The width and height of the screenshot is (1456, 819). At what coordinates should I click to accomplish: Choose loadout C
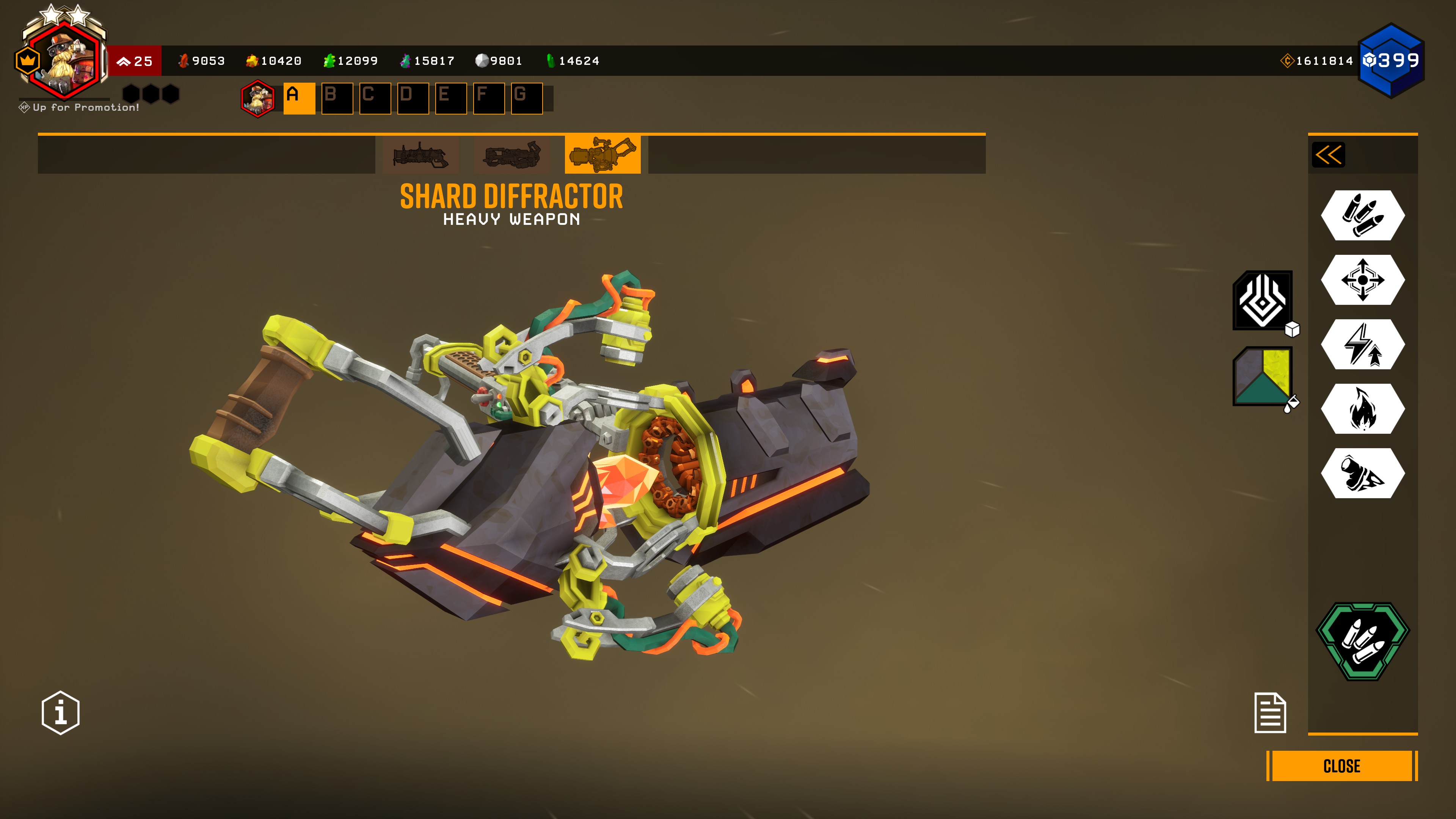[x=375, y=98]
